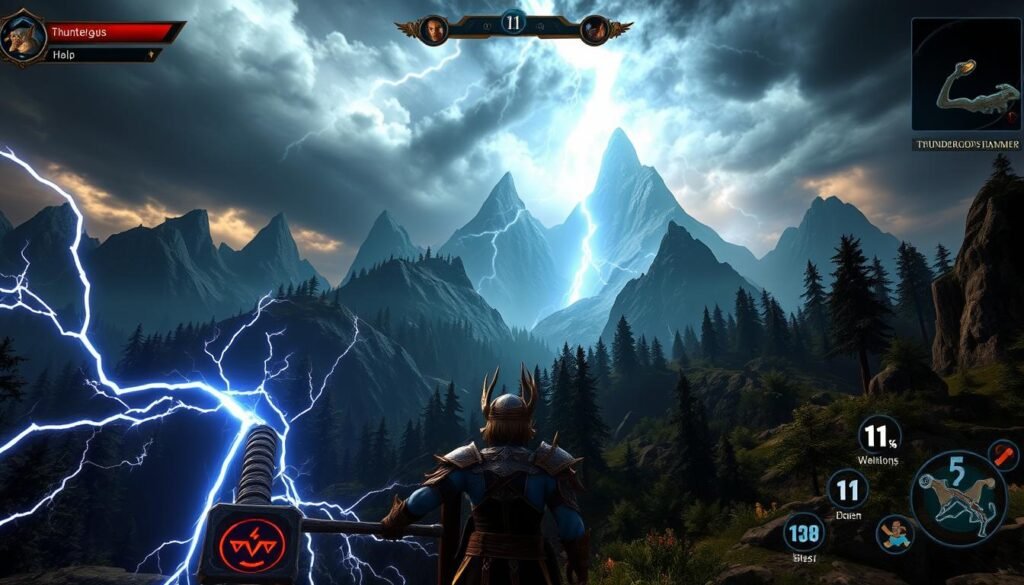Activate the red hammer ability icon
1024x585 pixels.
pos(249,545)
